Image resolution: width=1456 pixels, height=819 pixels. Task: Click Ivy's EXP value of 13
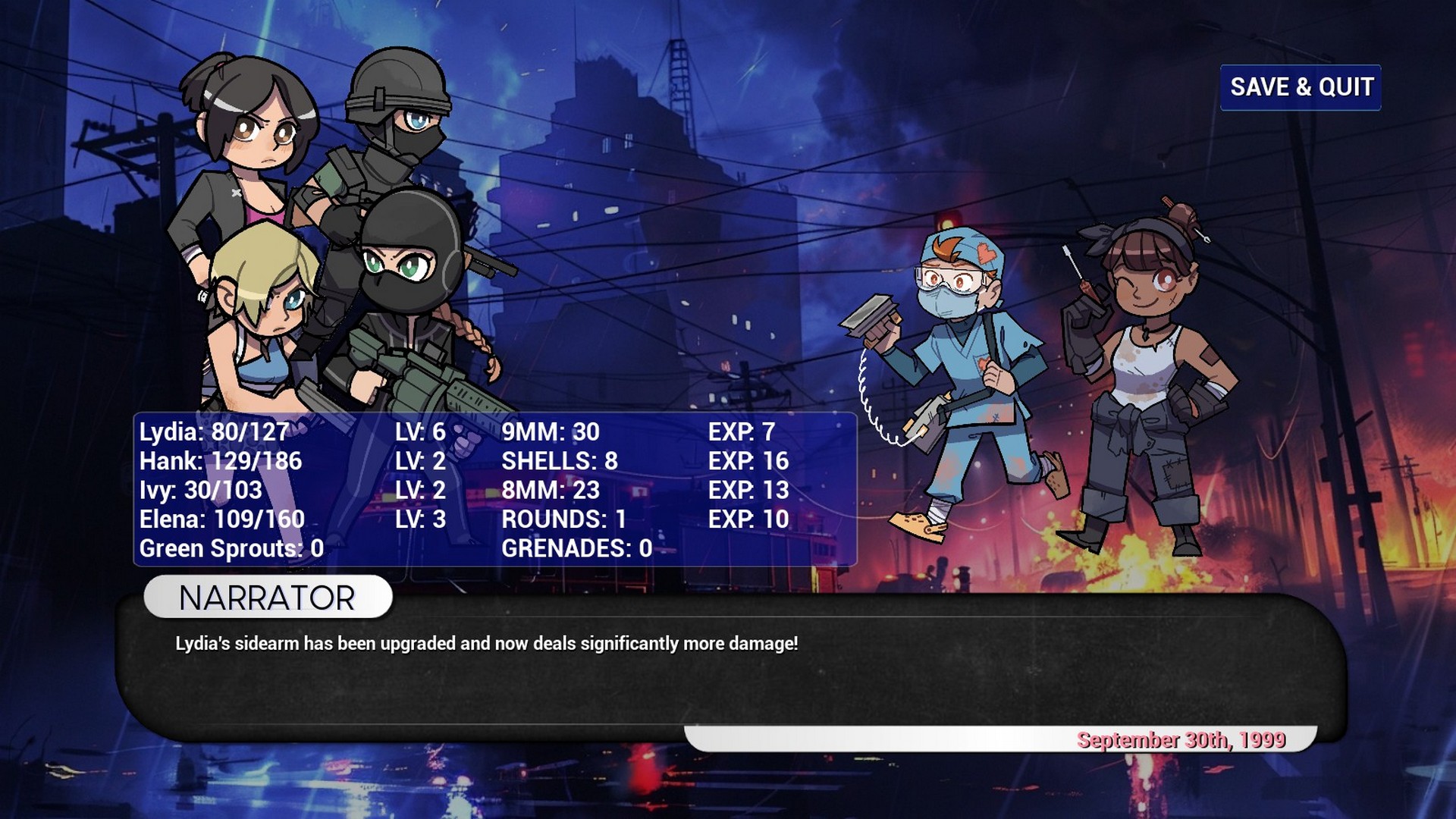[x=749, y=491]
